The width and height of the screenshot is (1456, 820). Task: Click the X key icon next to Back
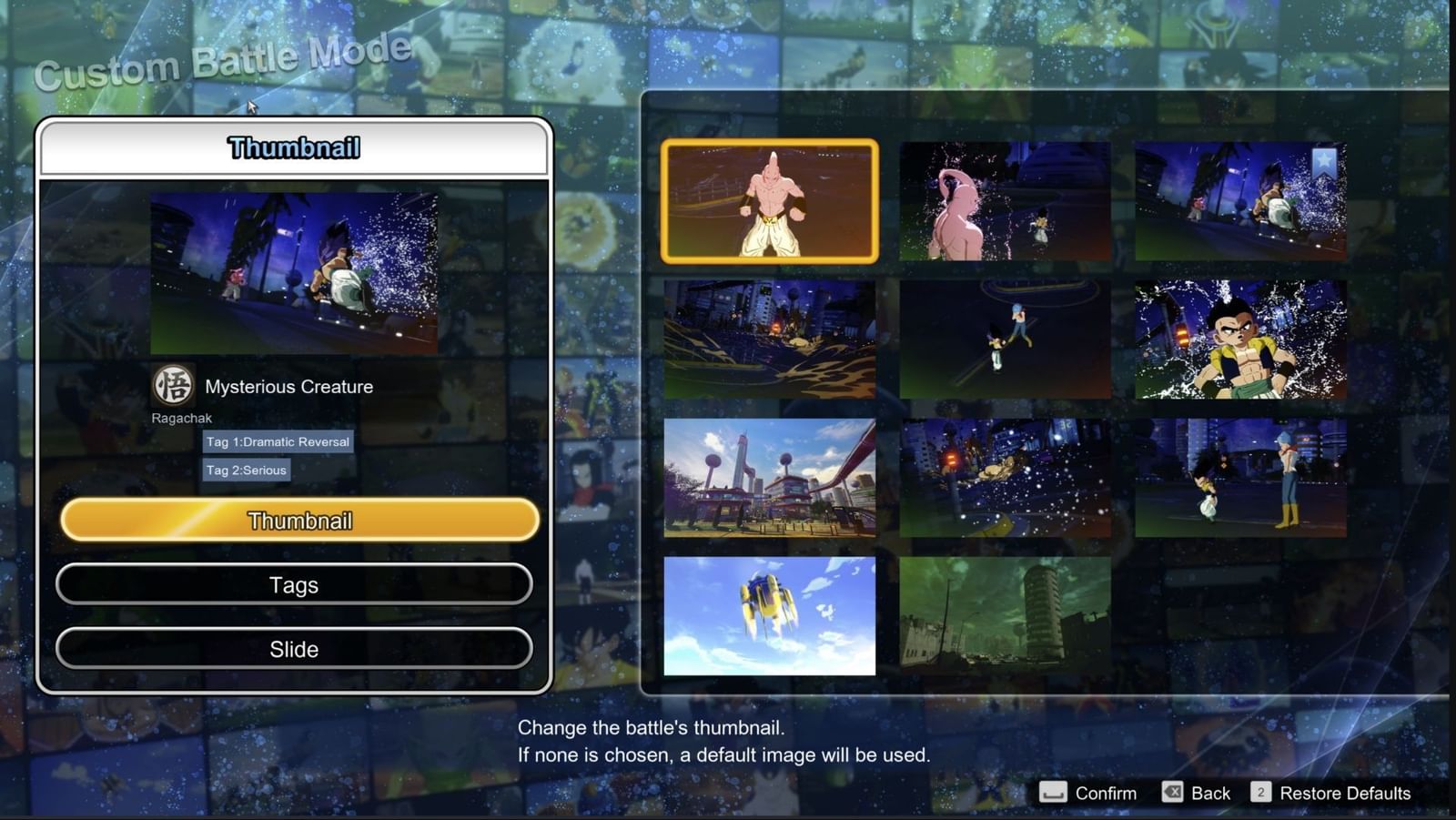[x=1174, y=793]
